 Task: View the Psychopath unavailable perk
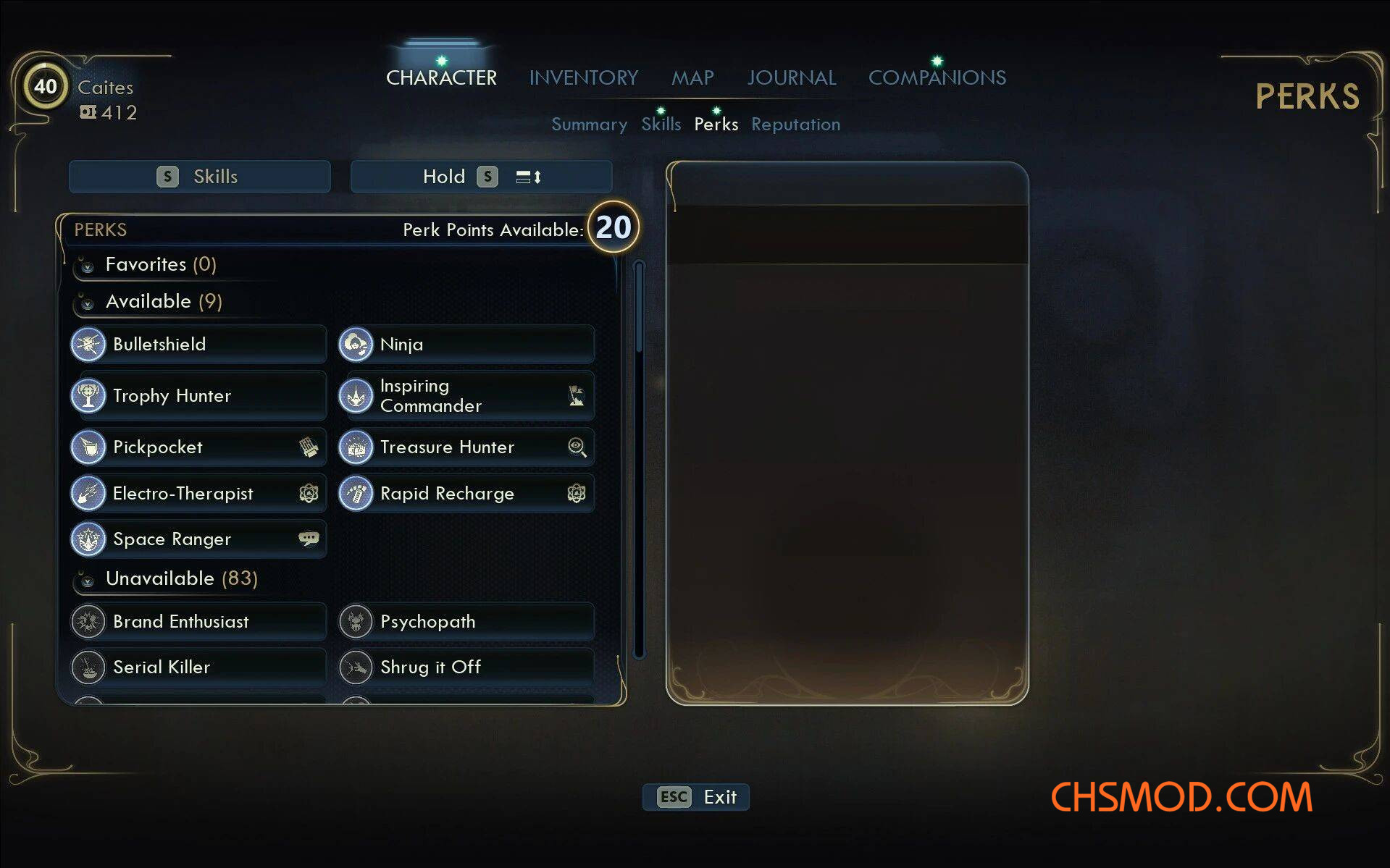coord(466,622)
